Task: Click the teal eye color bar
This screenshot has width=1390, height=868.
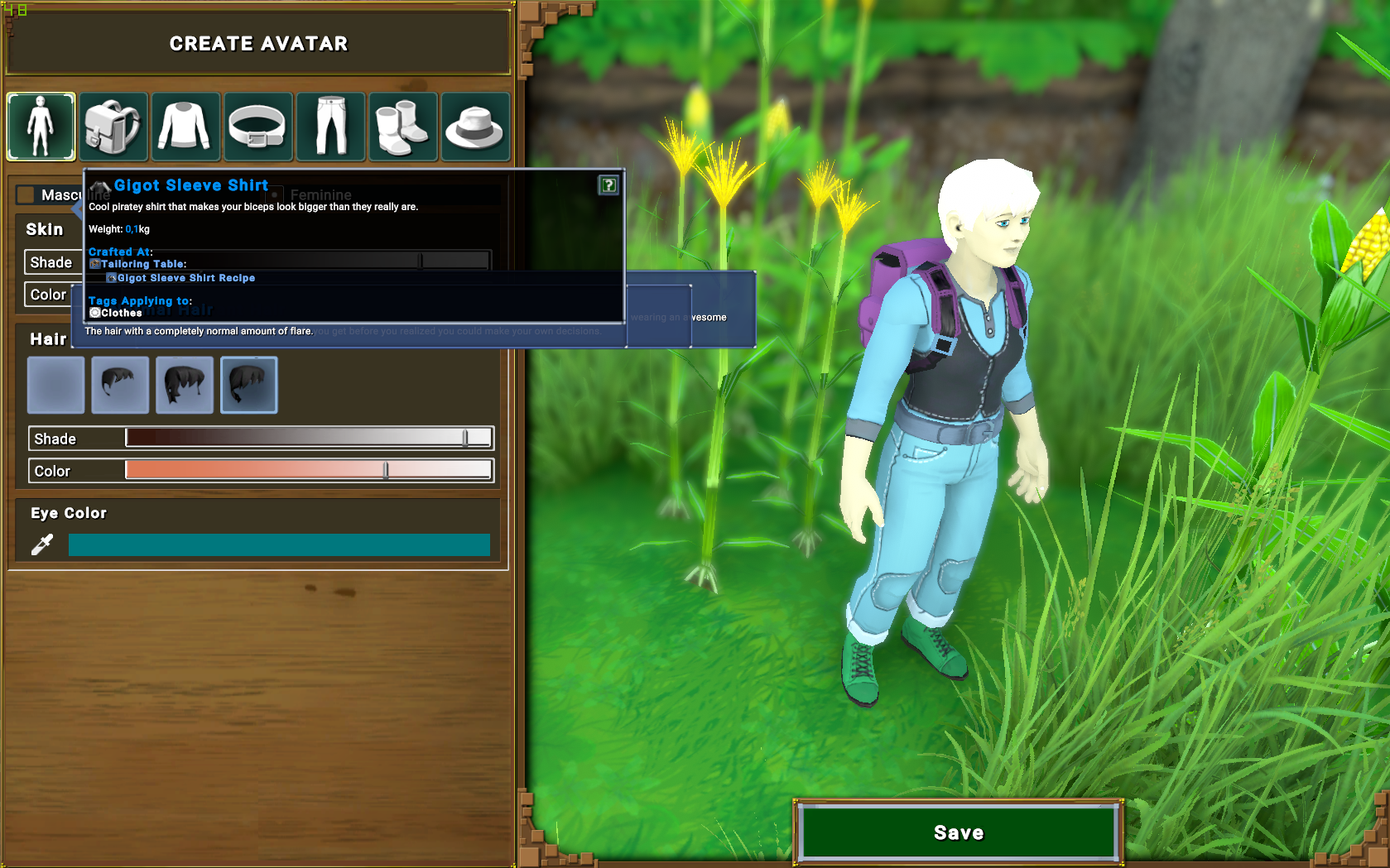Action: point(279,544)
